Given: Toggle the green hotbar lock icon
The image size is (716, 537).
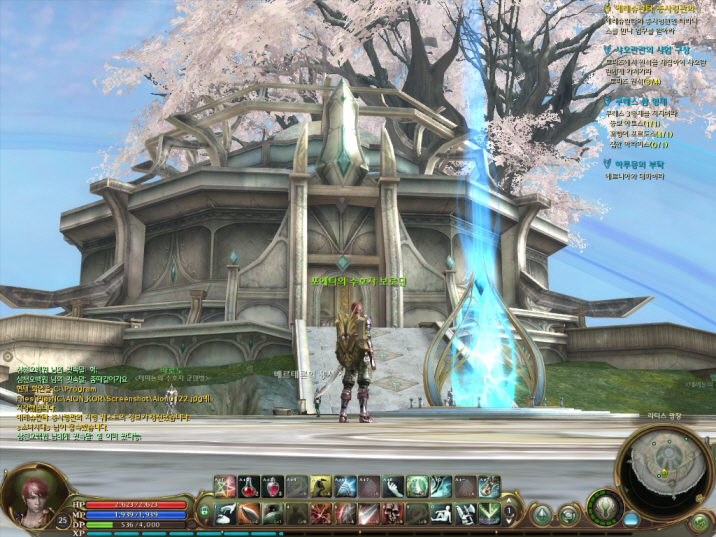Looking at the screenshot, I should point(205,511).
